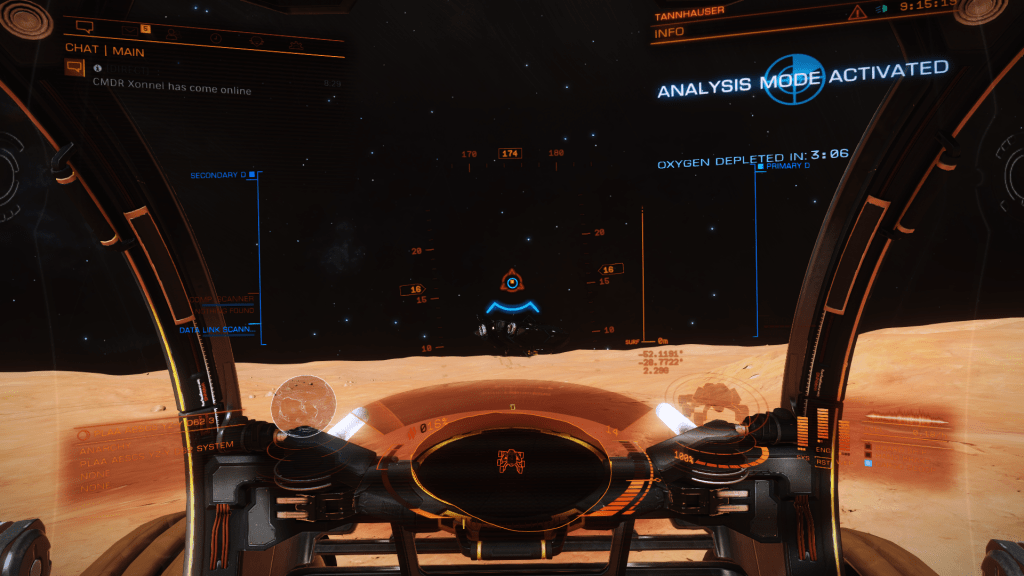
Task: Select the Data Link Scanner fire group entry
Action: click(x=218, y=329)
